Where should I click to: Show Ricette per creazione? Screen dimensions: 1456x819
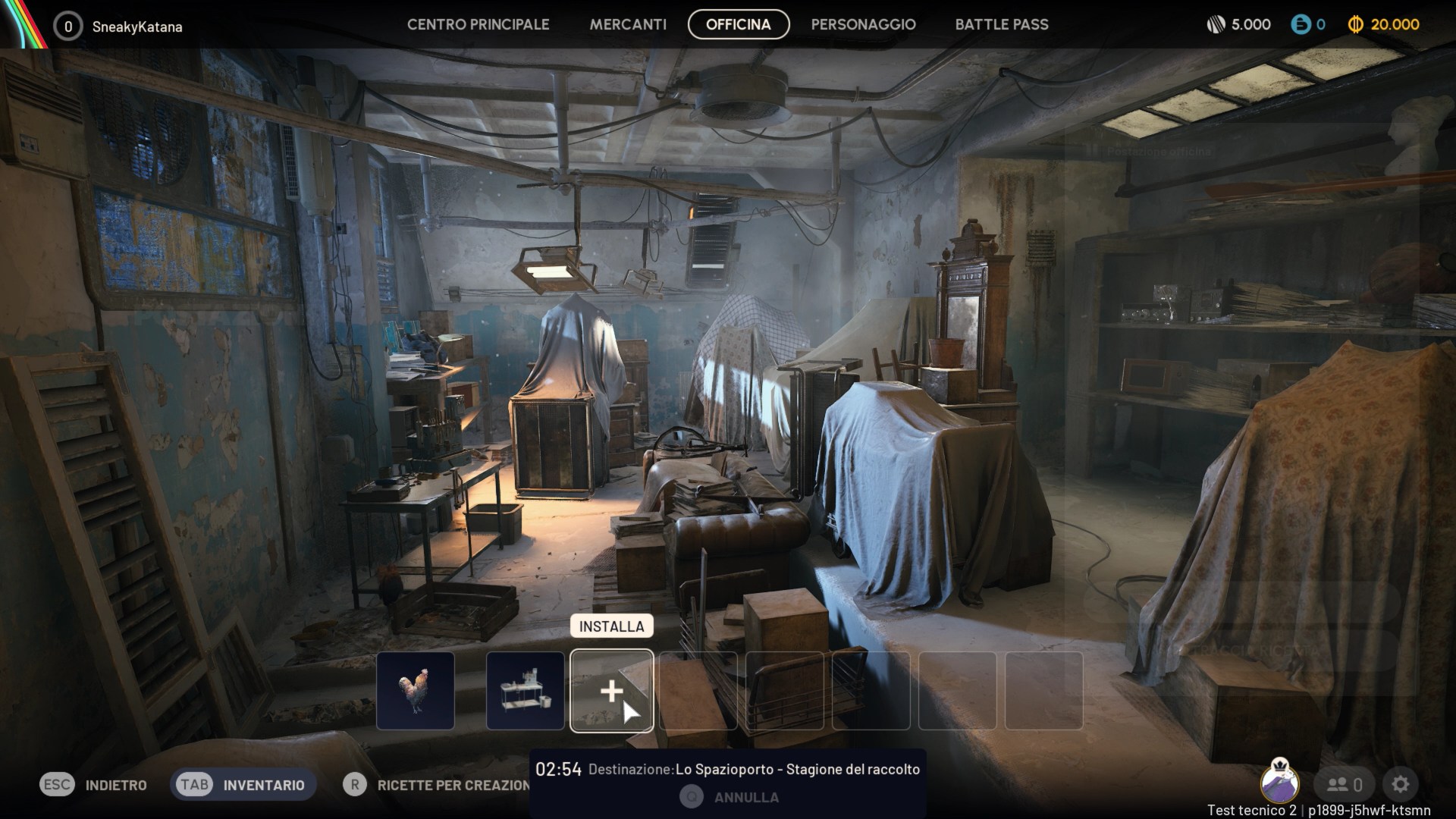click(x=437, y=785)
